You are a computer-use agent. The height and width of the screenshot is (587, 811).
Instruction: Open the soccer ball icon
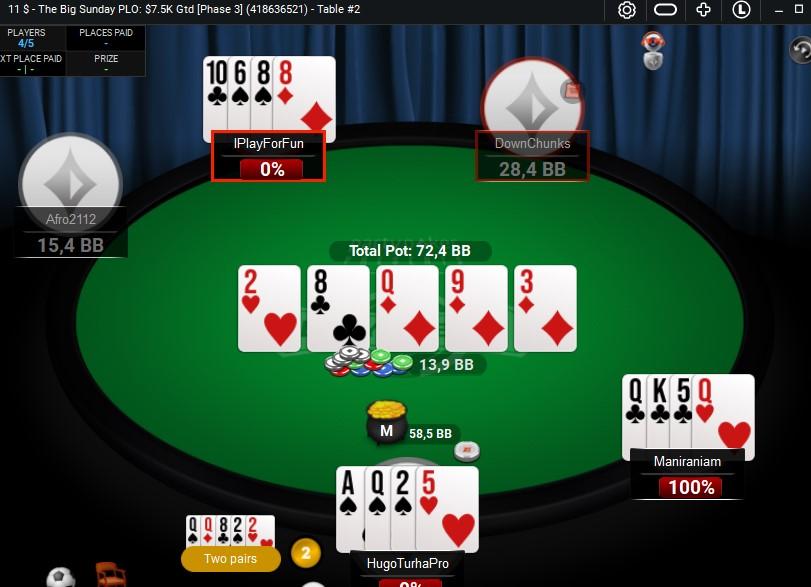(61, 578)
